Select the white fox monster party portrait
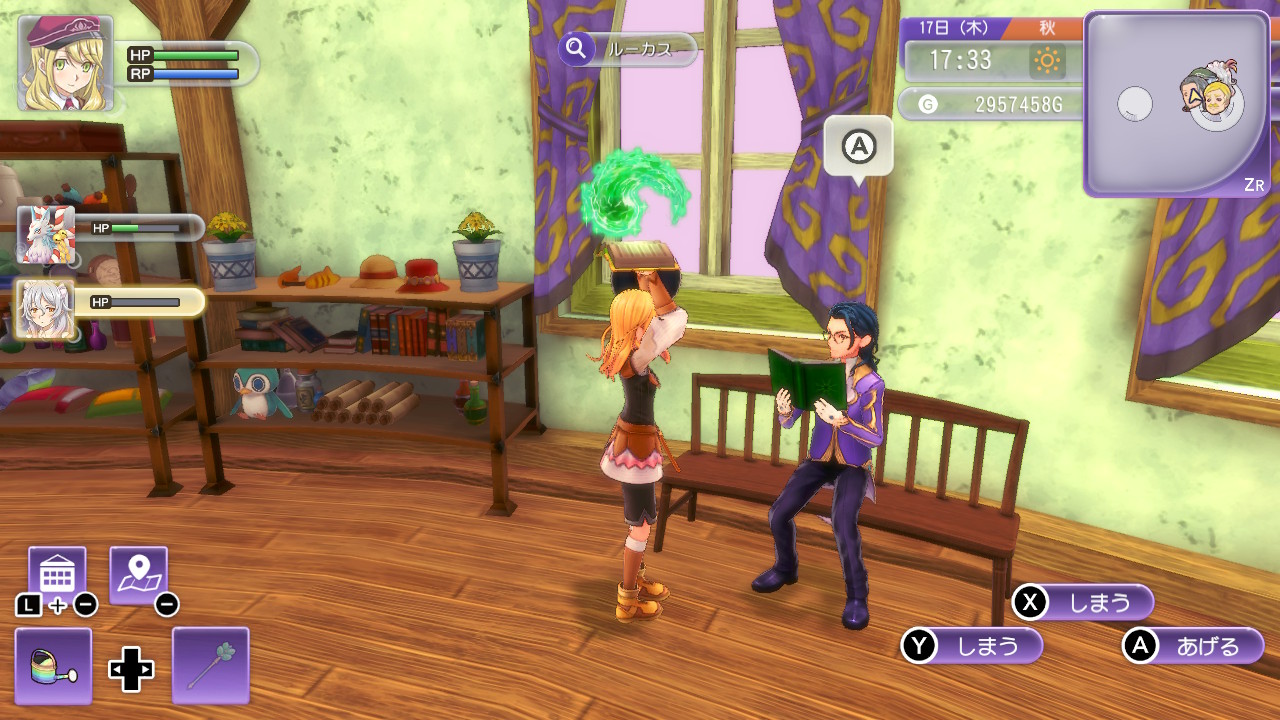Image resolution: width=1280 pixels, height=720 pixels. 46,235
